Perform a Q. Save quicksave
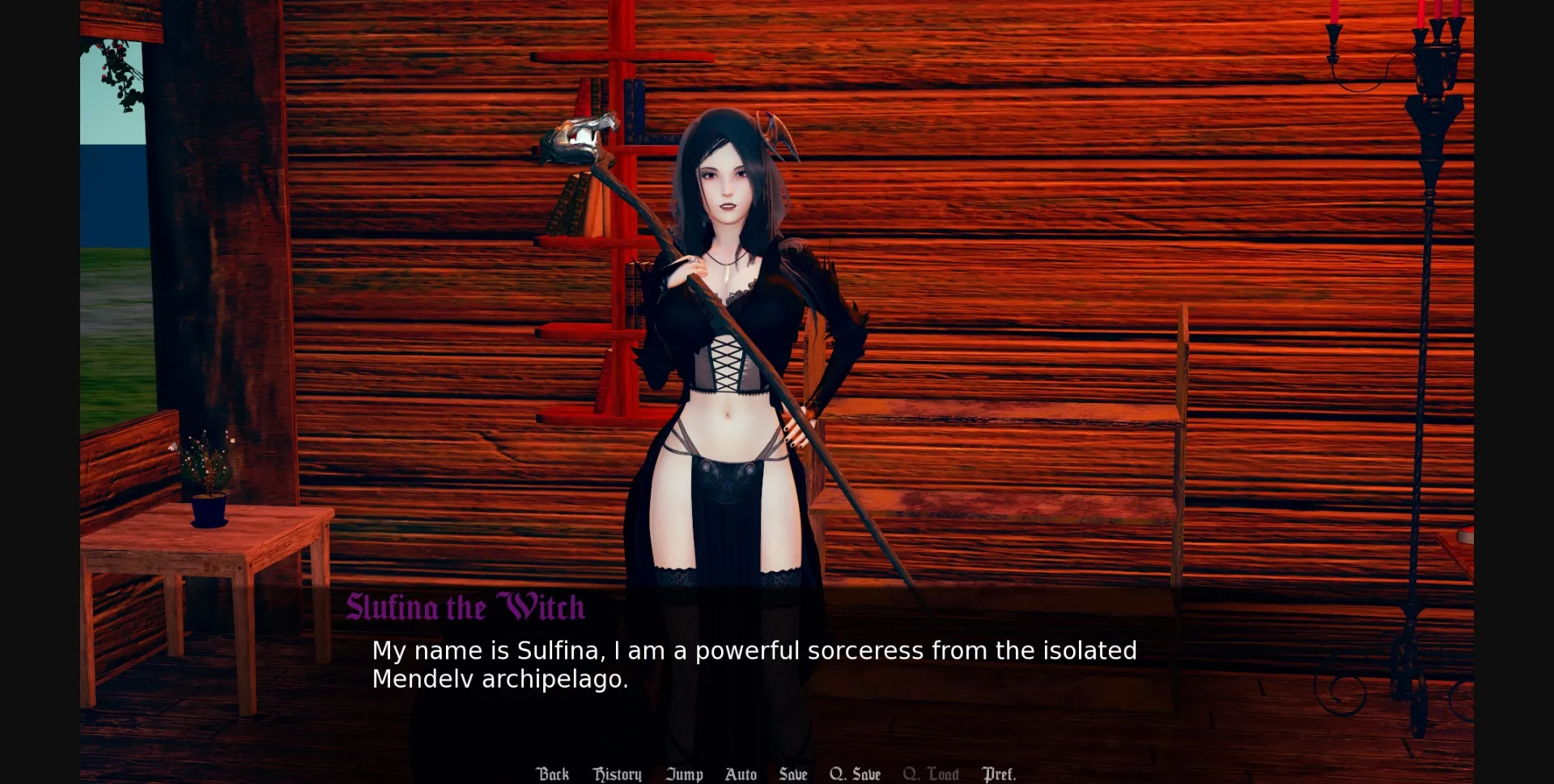 click(855, 773)
